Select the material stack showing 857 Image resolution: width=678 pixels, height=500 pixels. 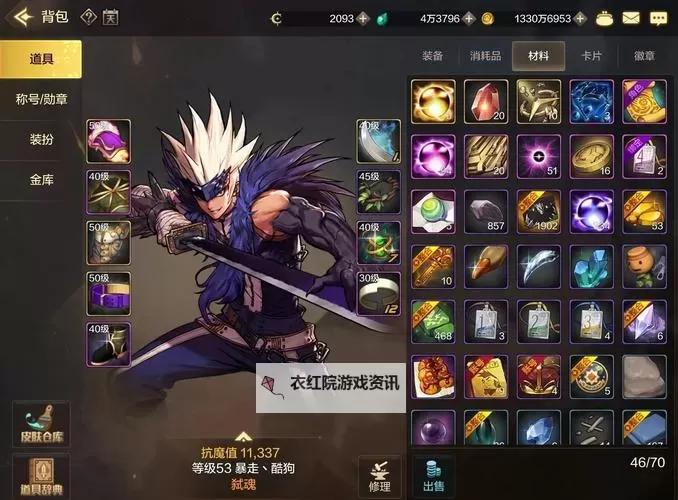point(486,211)
